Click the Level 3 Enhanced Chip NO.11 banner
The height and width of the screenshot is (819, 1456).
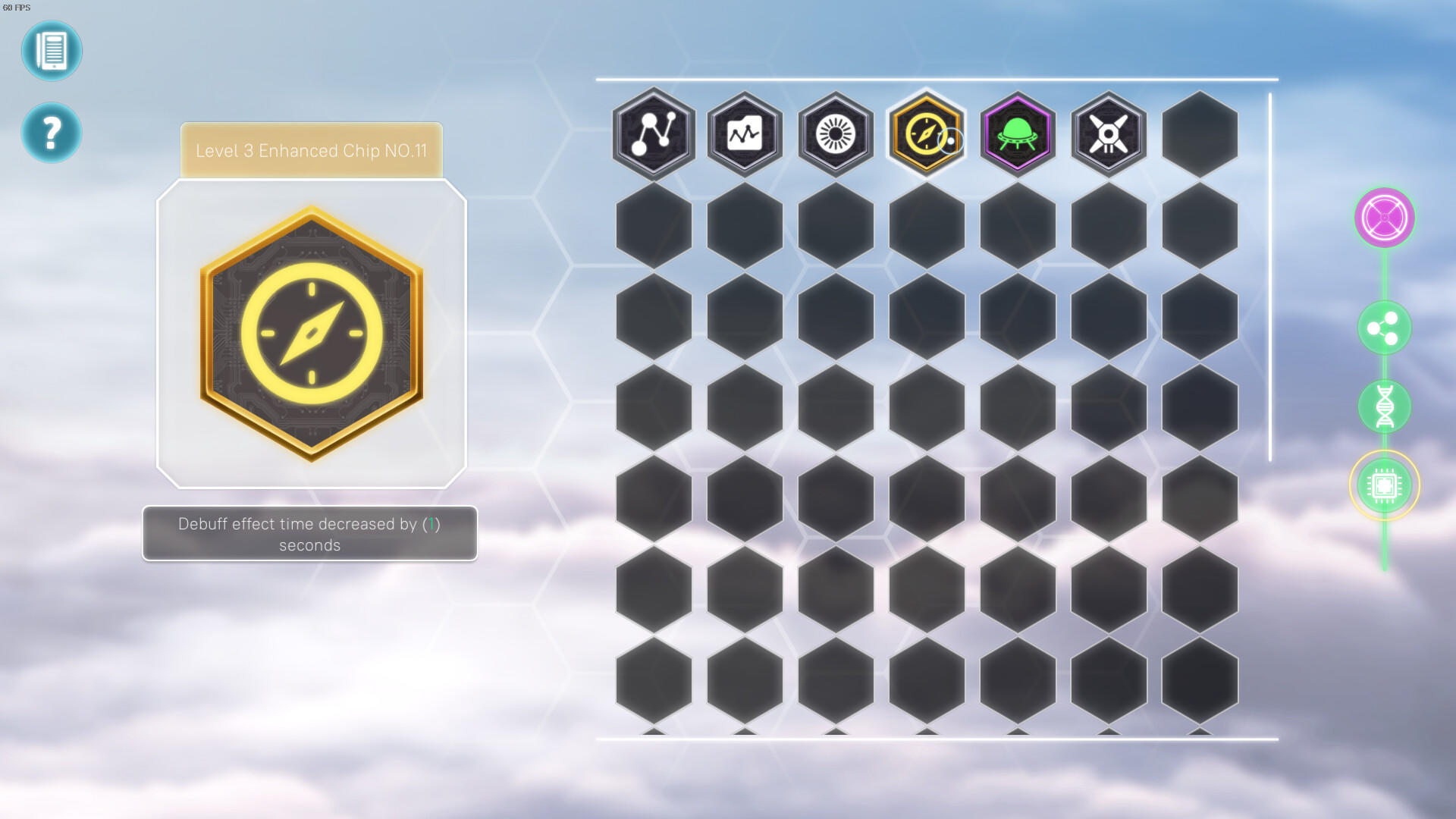pos(310,149)
